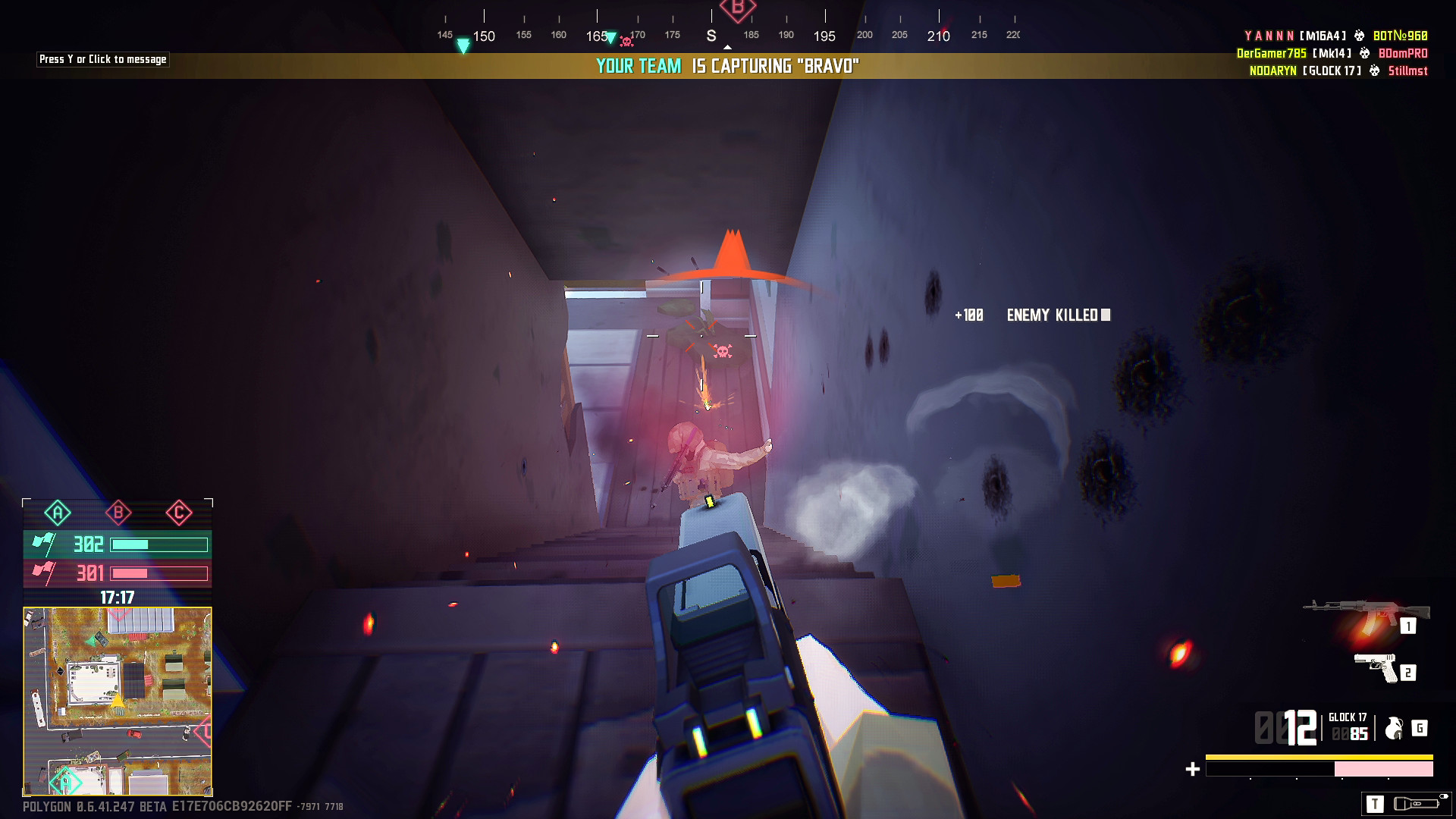
Task: Expand objective B marker on the minimap header
Action: click(x=118, y=513)
